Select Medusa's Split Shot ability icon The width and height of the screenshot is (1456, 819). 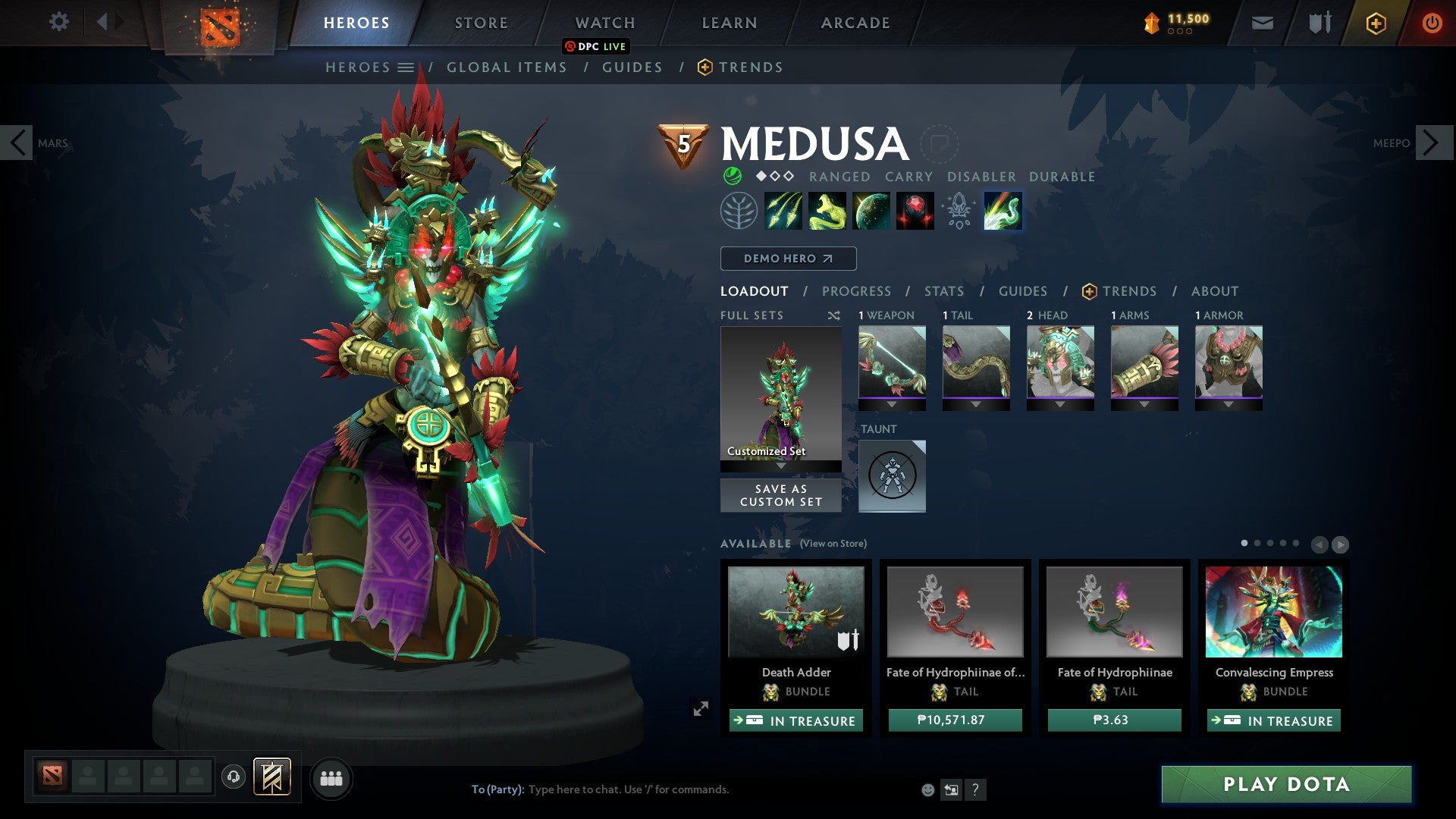(785, 210)
